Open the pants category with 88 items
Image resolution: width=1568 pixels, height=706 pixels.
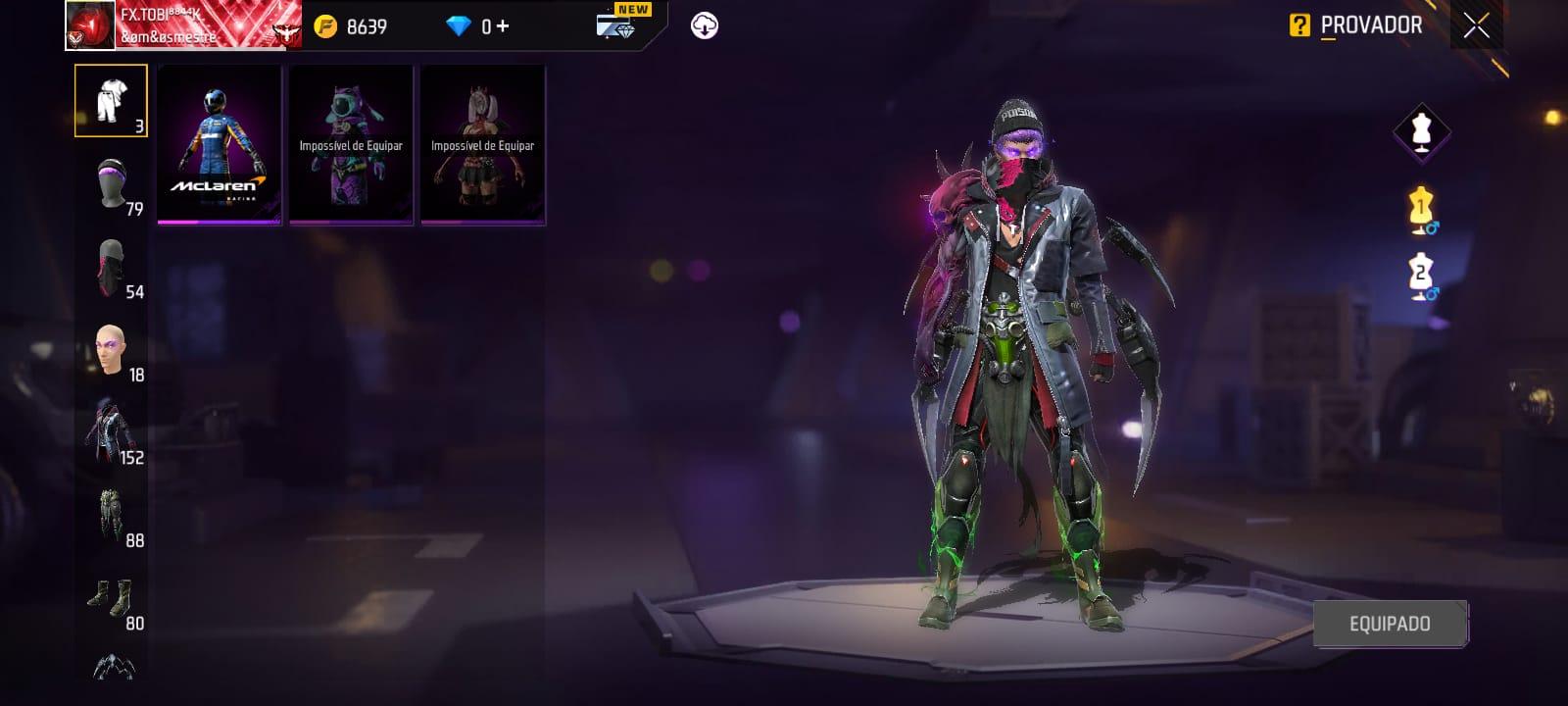113,516
